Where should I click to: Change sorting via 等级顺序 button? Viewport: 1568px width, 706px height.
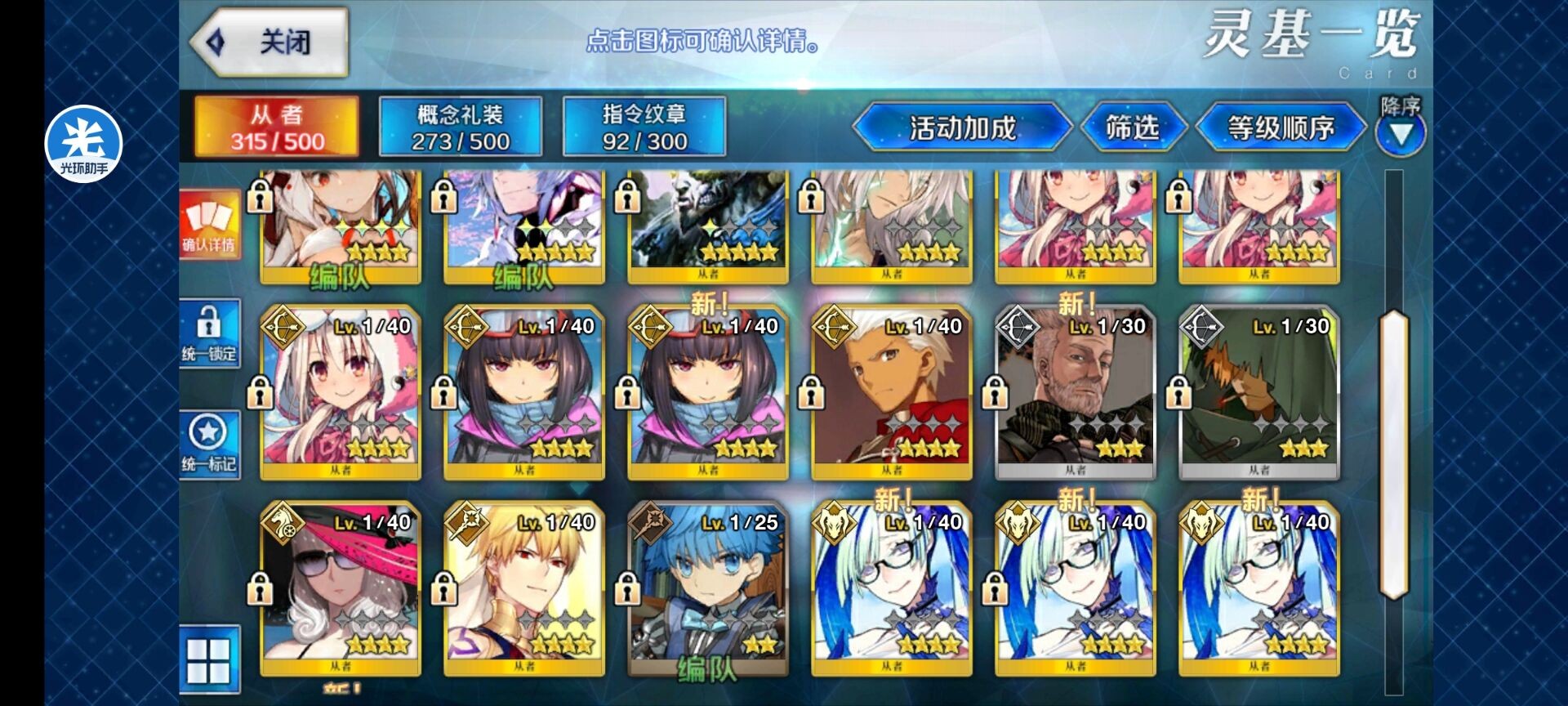coord(1281,127)
